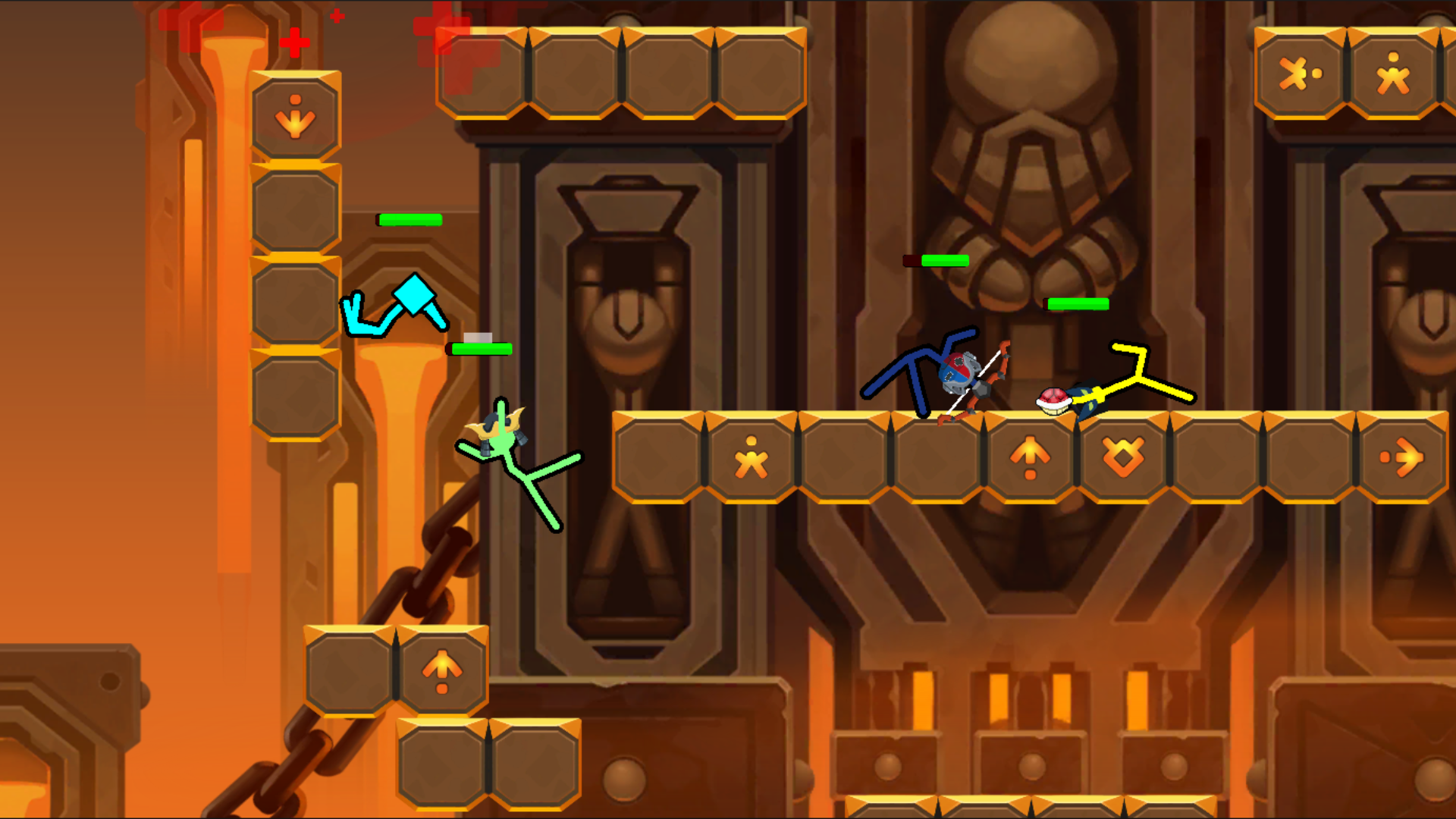Click the stick-figure symbol block in the top-right corner
This screenshot has width=1456, height=819.
(x=1392, y=72)
